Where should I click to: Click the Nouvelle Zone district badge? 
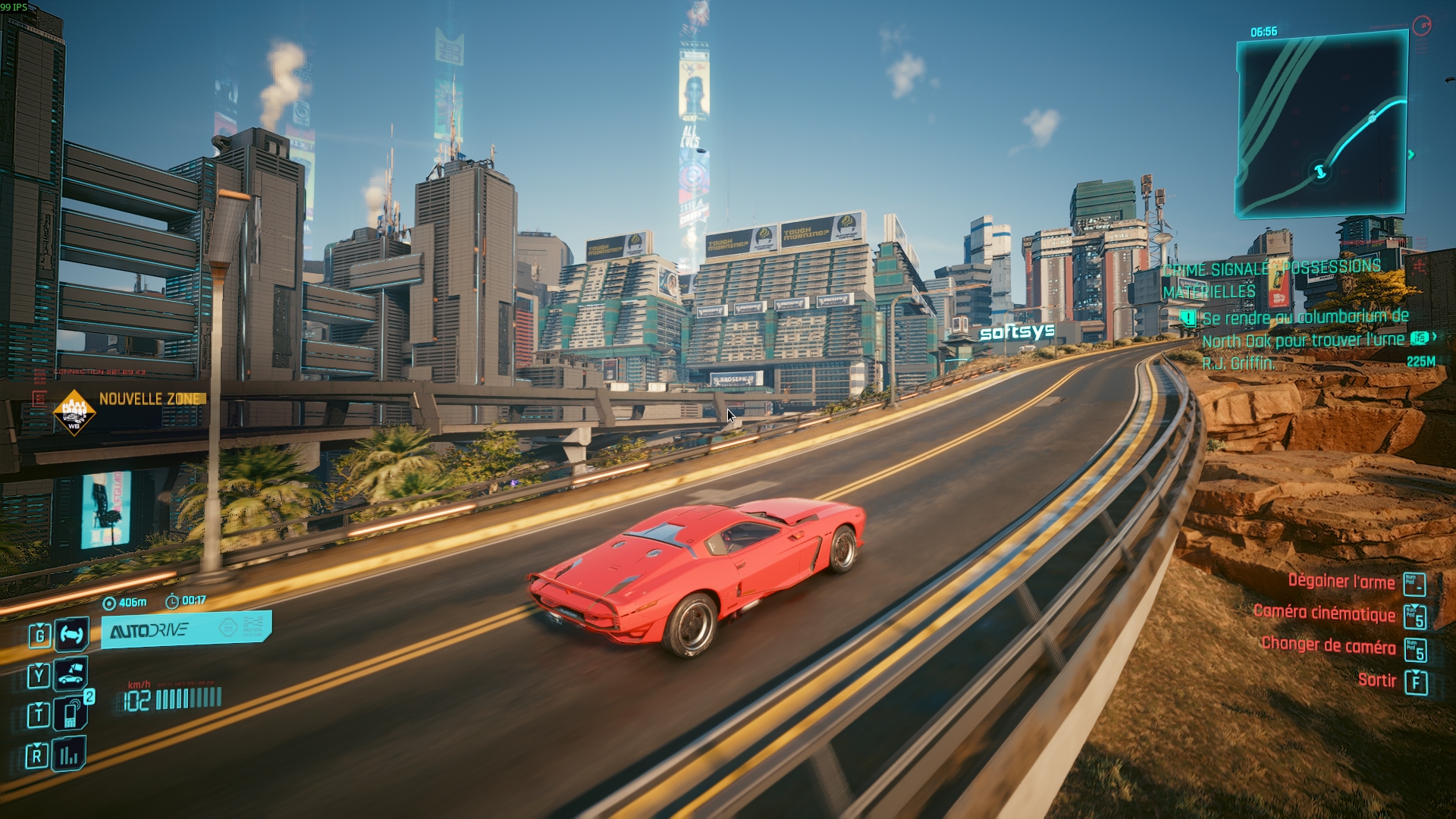pyautogui.click(x=74, y=413)
